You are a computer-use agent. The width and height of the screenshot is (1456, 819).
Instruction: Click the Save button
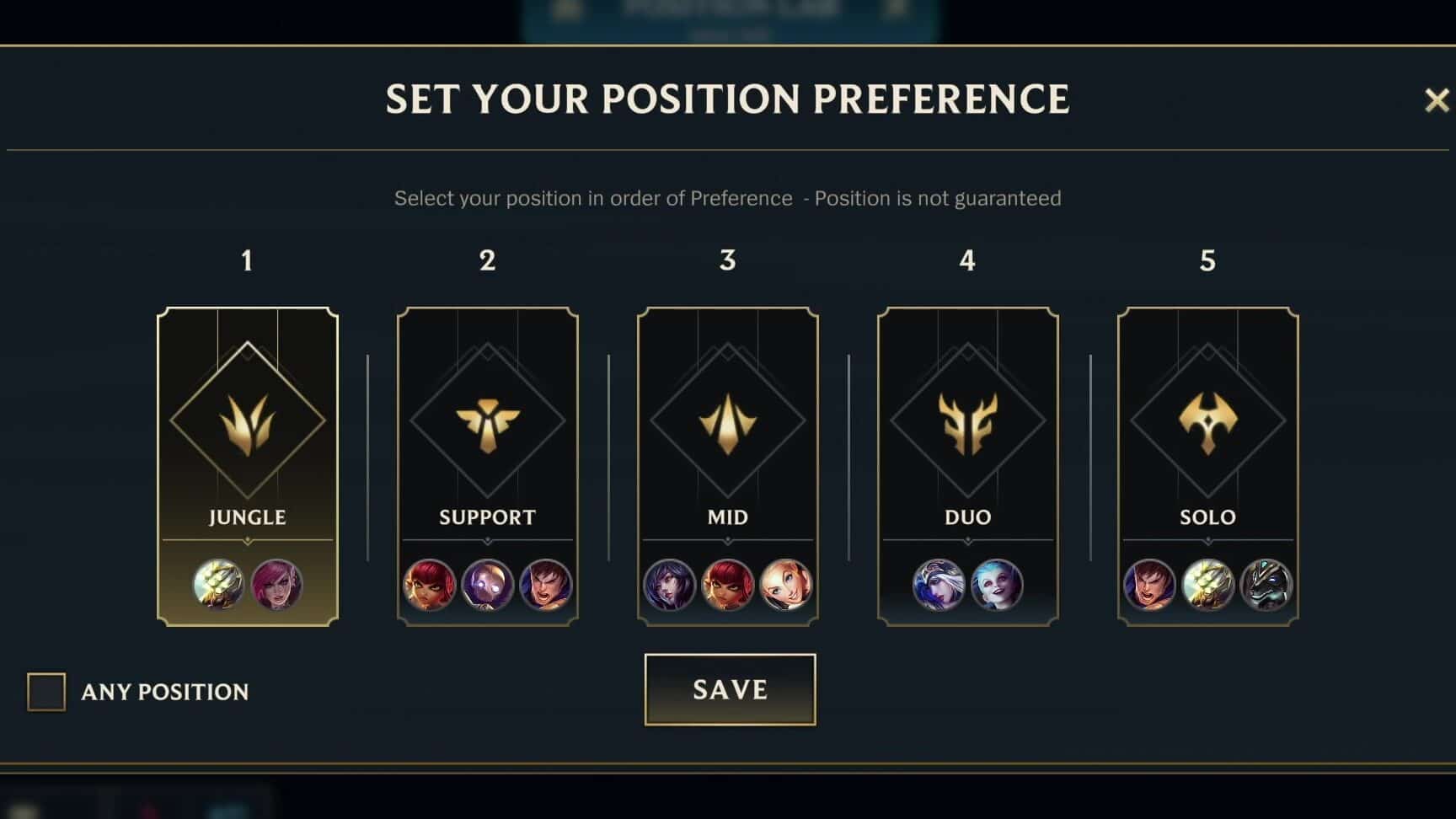[x=730, y=689]
